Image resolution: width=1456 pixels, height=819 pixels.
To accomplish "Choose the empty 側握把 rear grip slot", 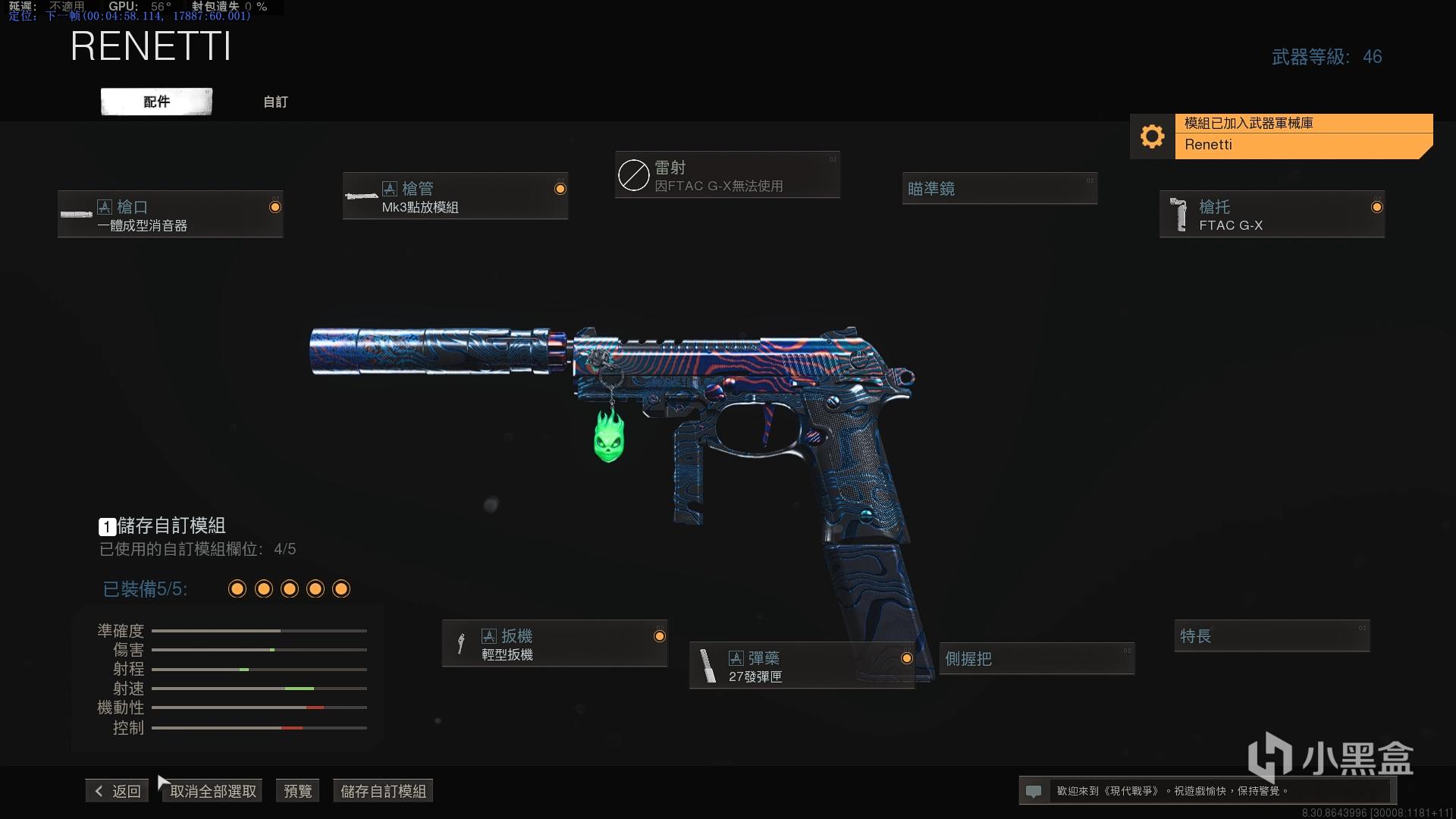I will 1037,658.
